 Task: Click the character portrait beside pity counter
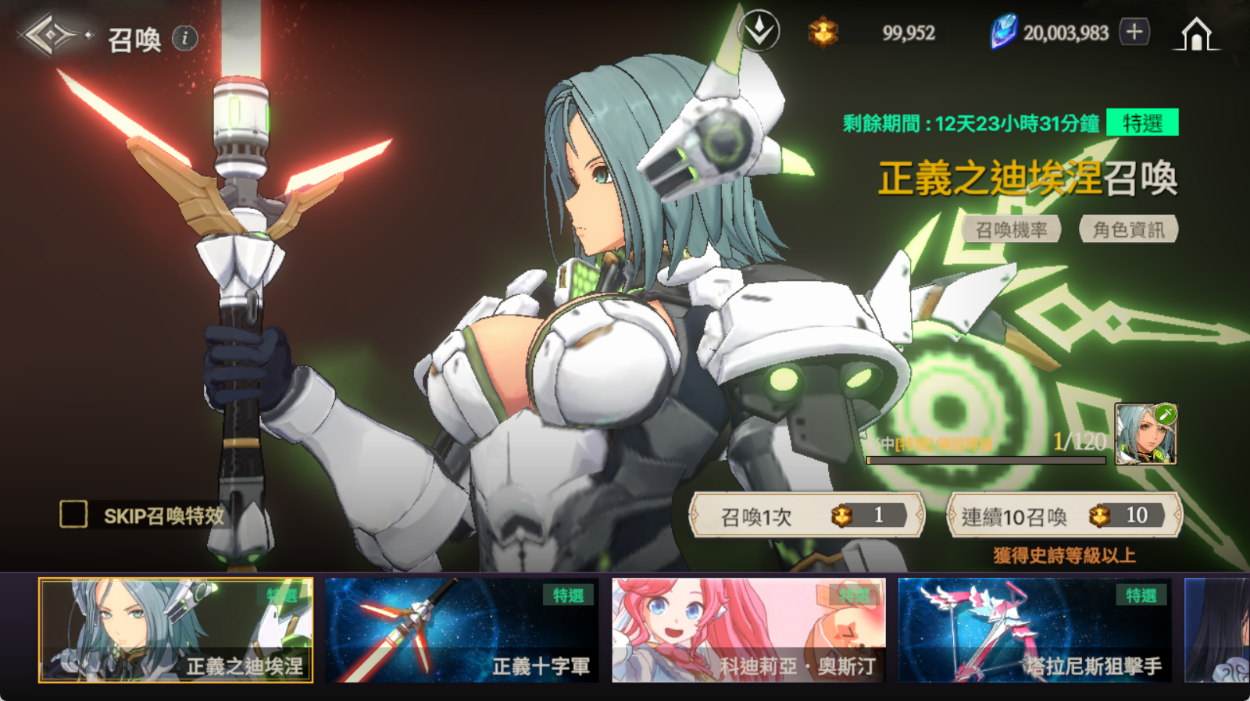pyautogui.click(x=1145, y=434)
